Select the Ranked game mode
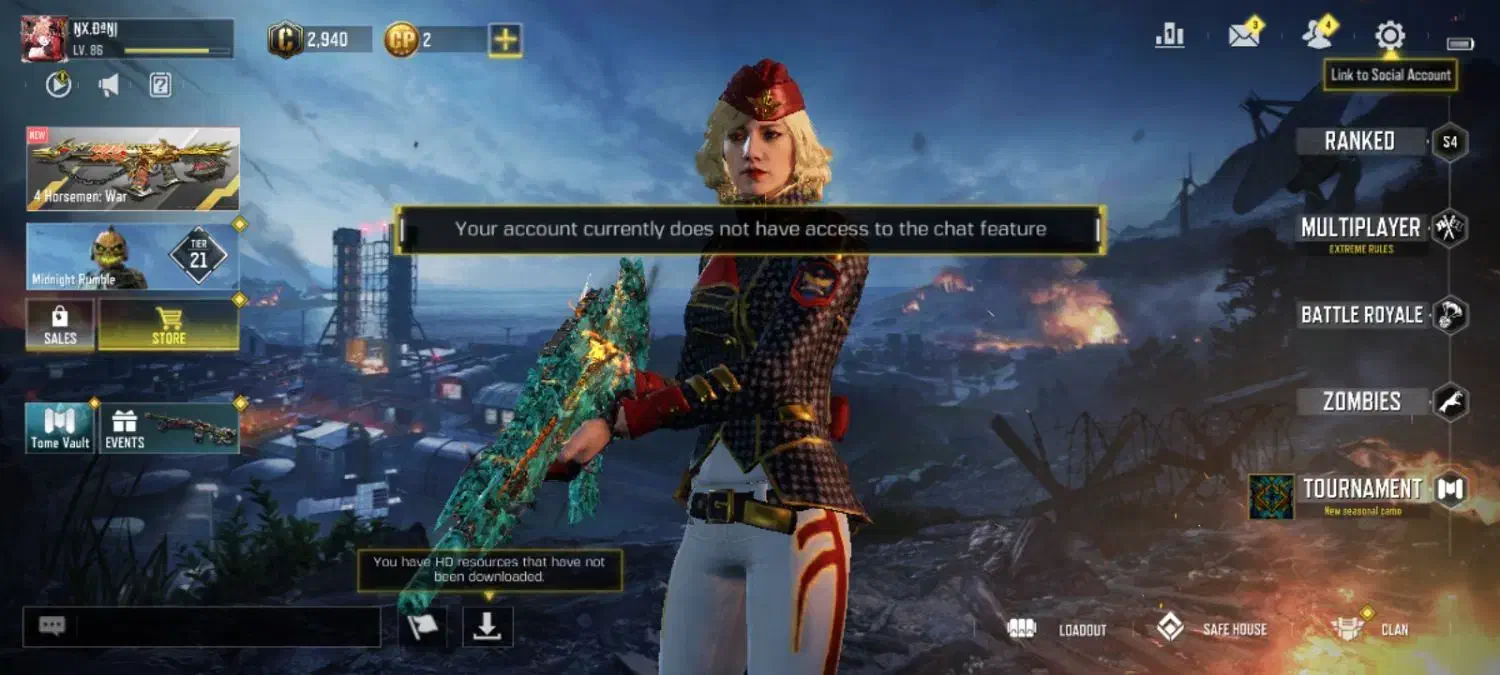 (1360, 141)
